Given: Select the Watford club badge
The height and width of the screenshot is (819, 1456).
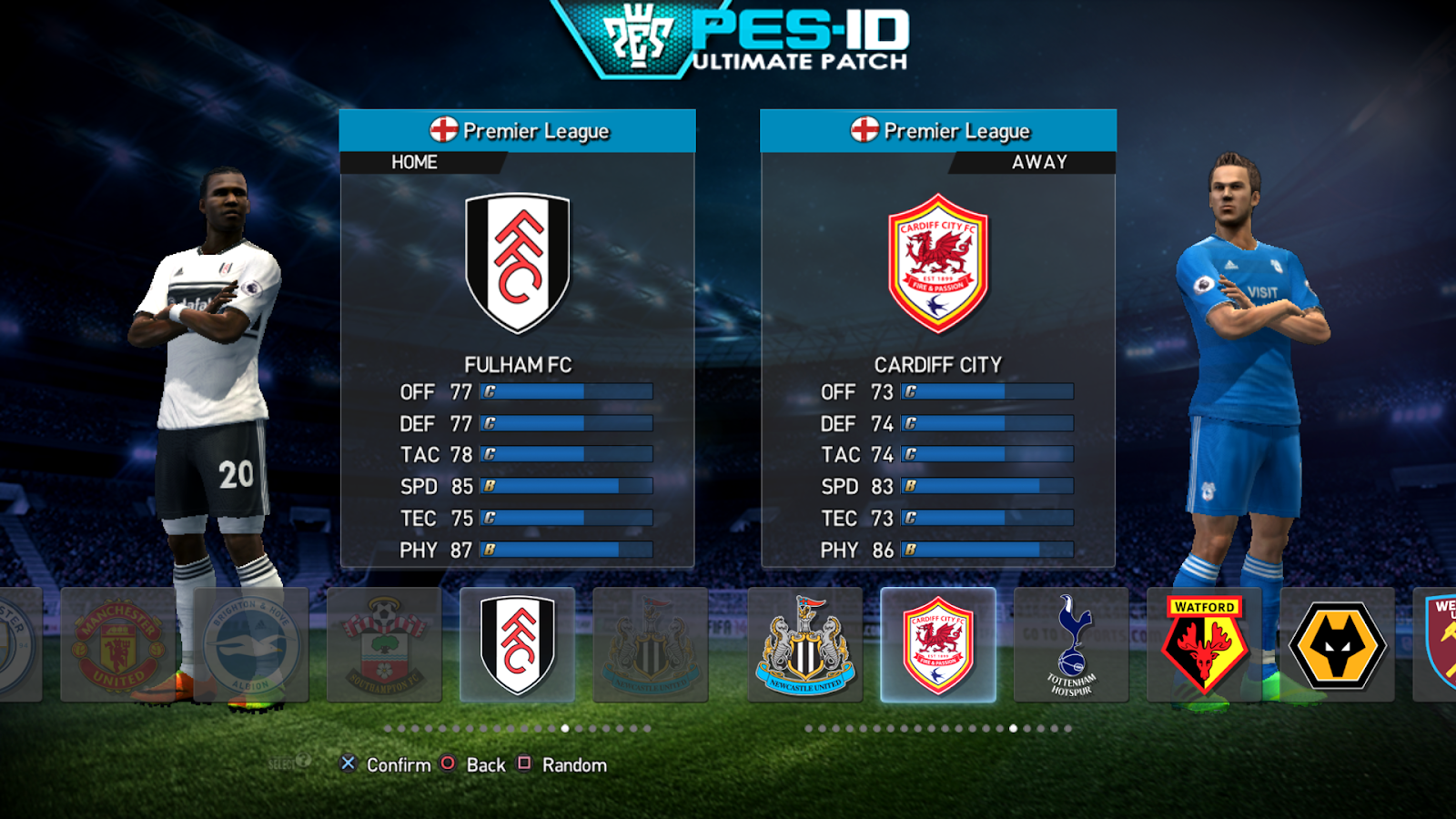Looking at the screenshot, I should point(1203,644).
